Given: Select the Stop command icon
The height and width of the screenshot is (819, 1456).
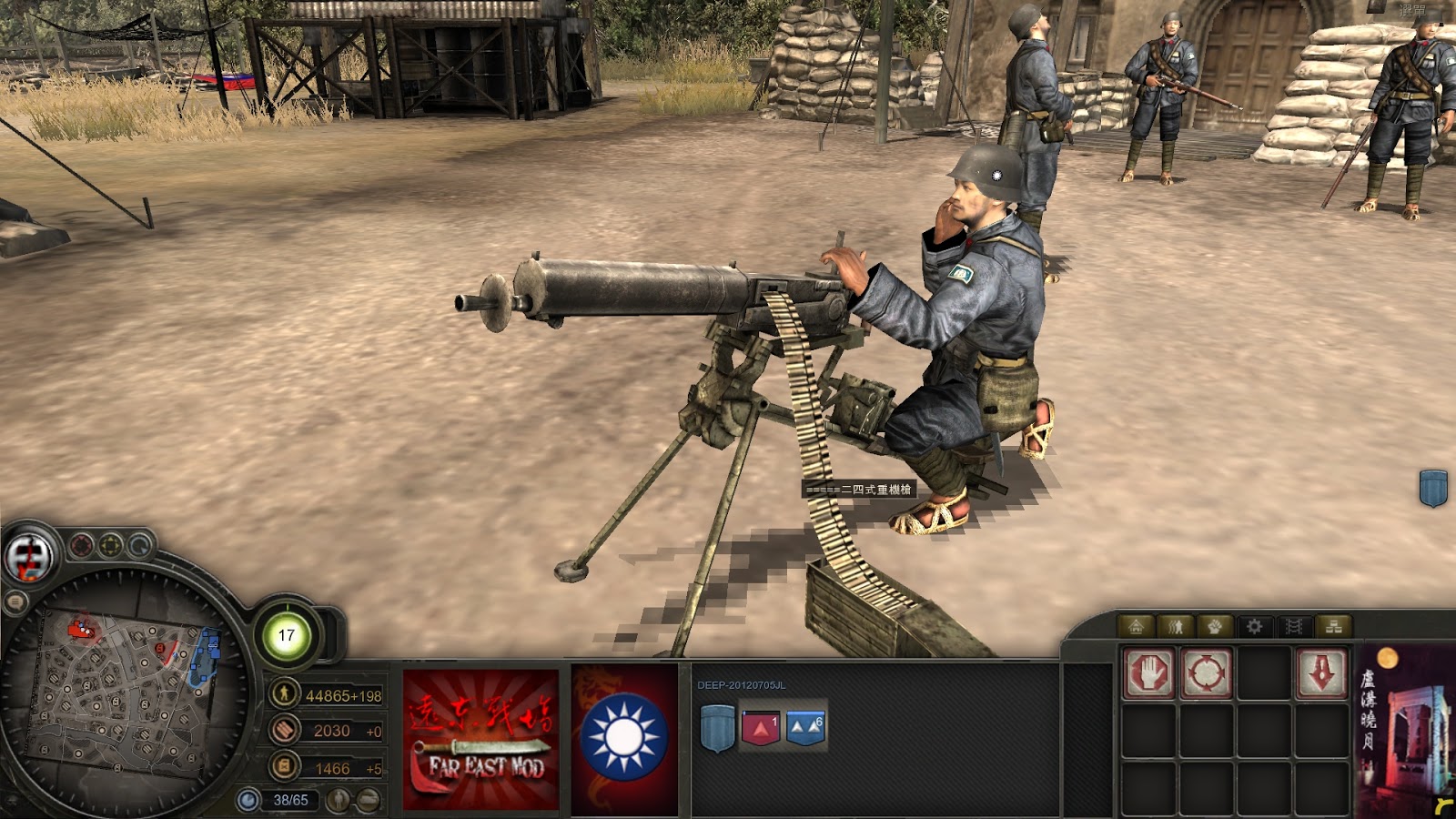Looking at the screenshot, I should pyautogui.click(x=1148, y=672).
